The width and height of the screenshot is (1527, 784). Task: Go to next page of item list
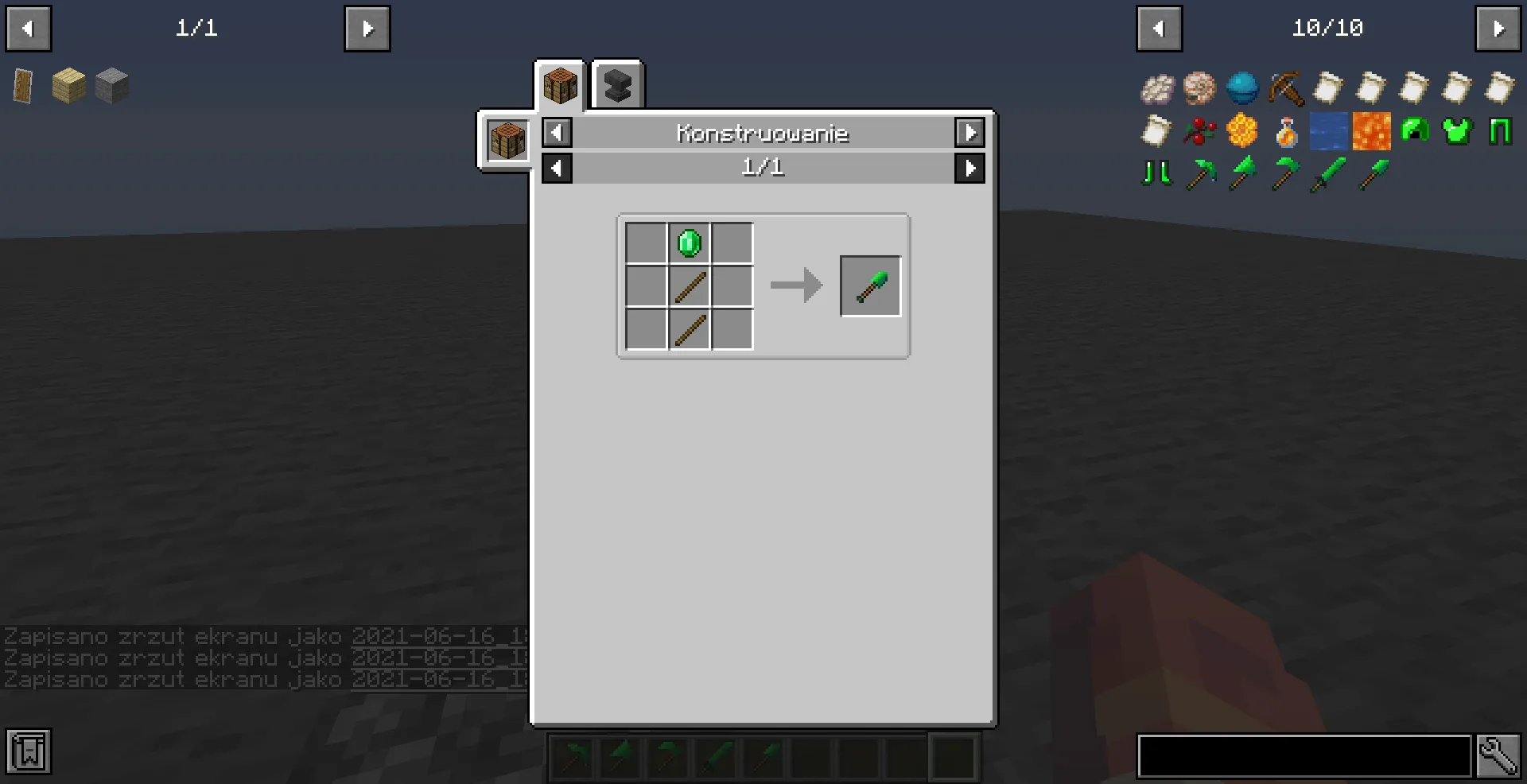1498,28
